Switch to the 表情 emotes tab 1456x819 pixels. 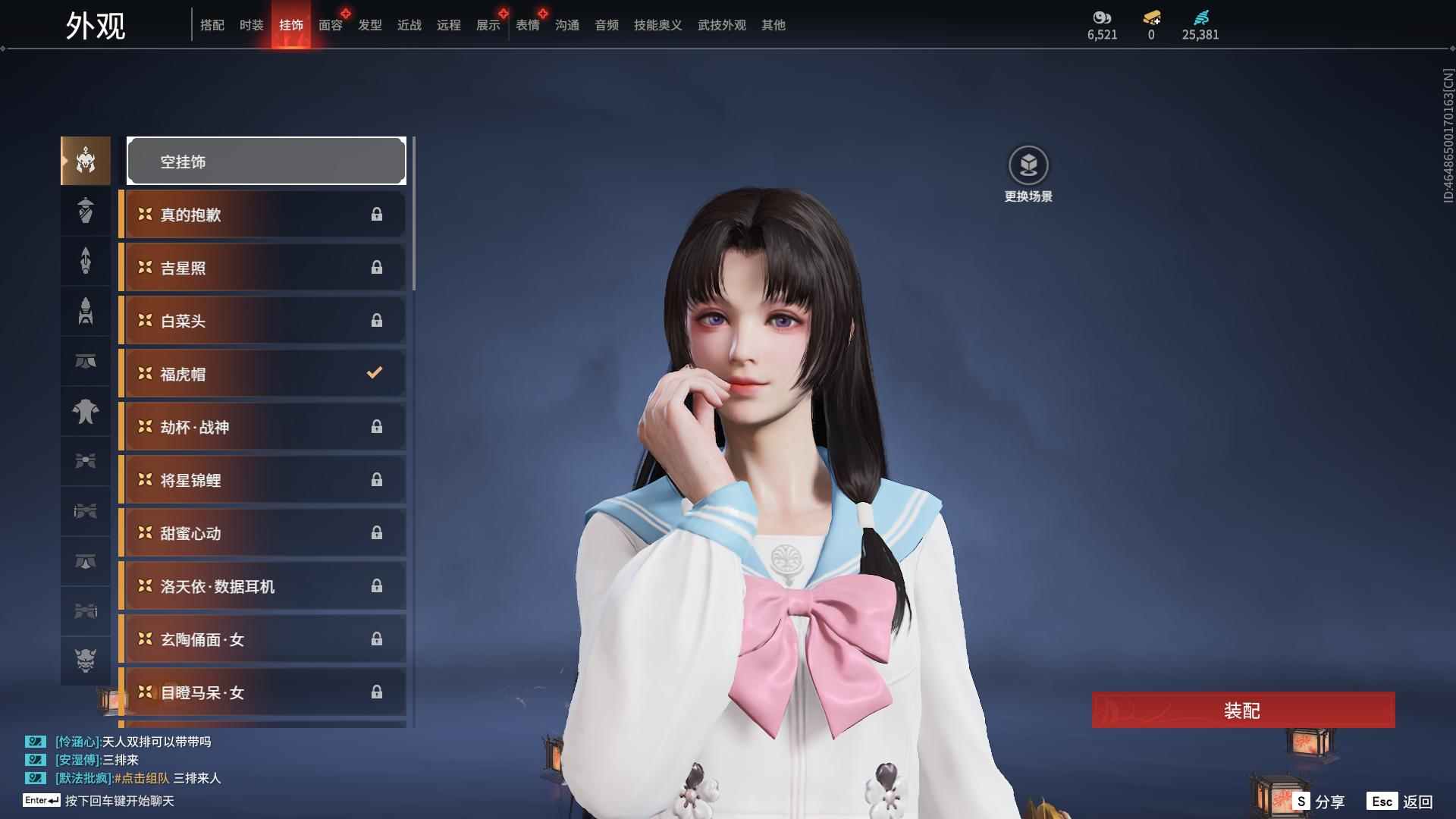click(x=527, y=25)
